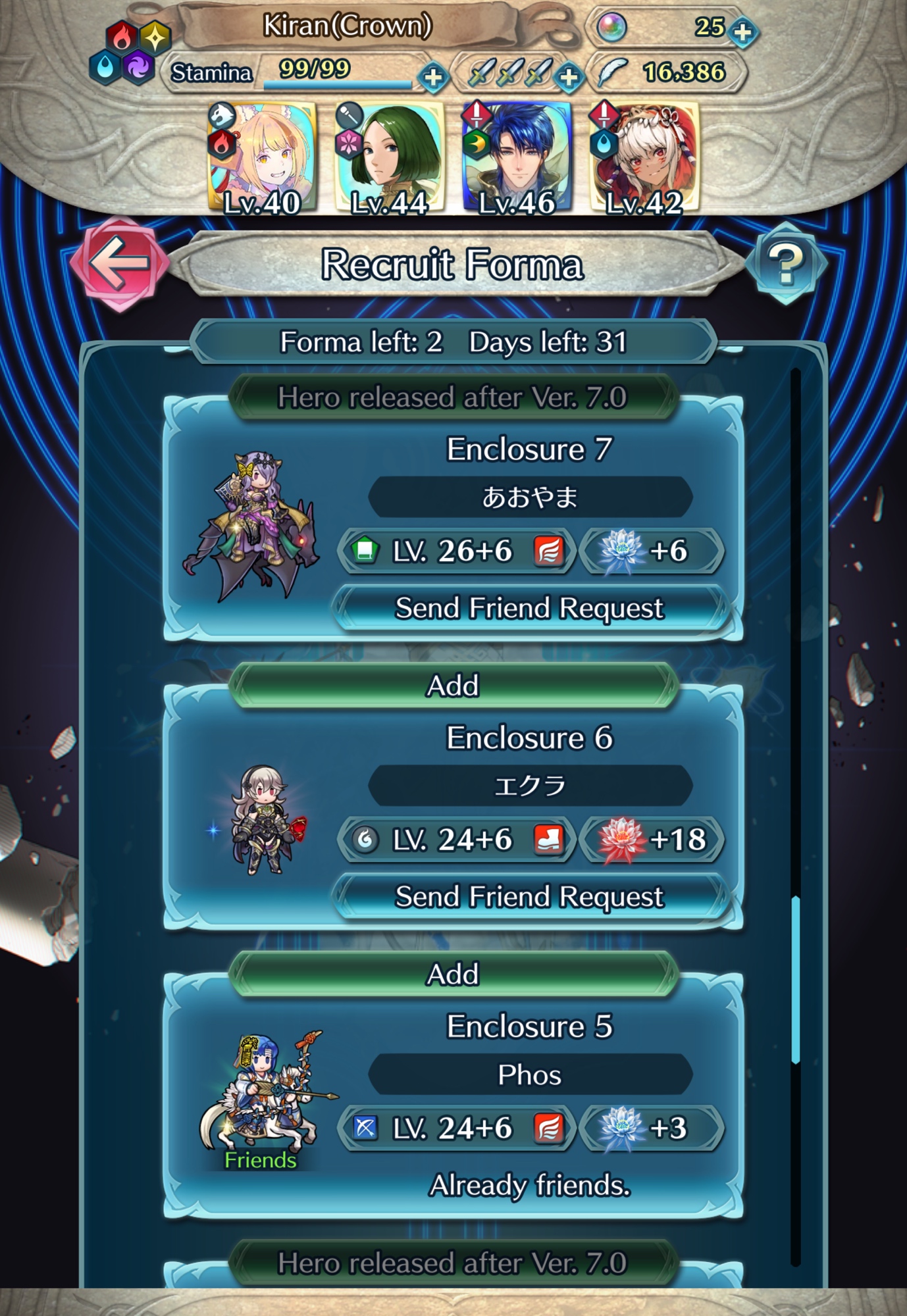Image resolution: width=907 pixels, height=1316 pixels.
Task: Select the green-haired Lv.44 hero portrait
Action: [389, 158]
